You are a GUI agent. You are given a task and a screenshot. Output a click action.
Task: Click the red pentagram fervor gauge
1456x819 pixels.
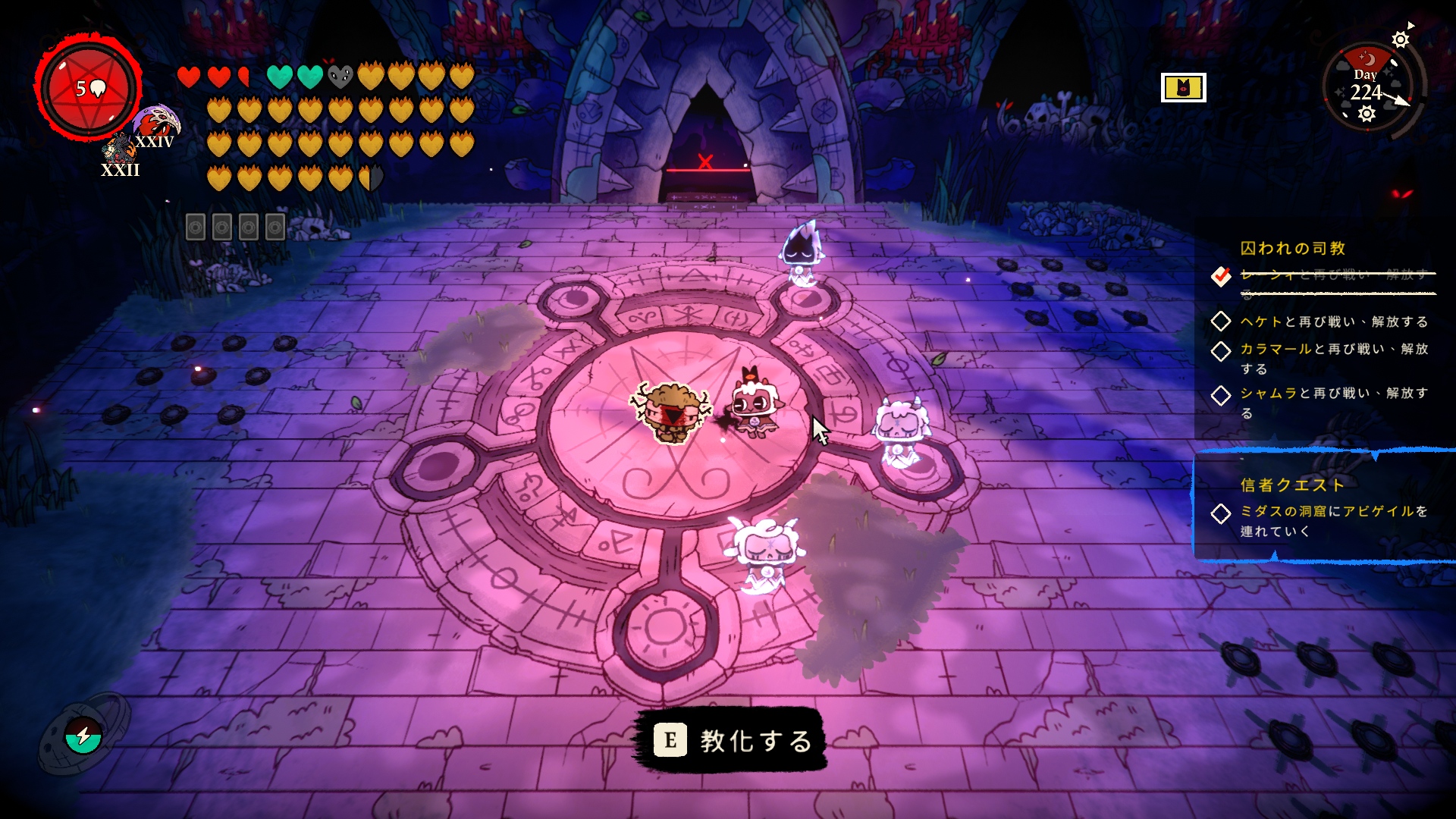(x=89, y=88)
